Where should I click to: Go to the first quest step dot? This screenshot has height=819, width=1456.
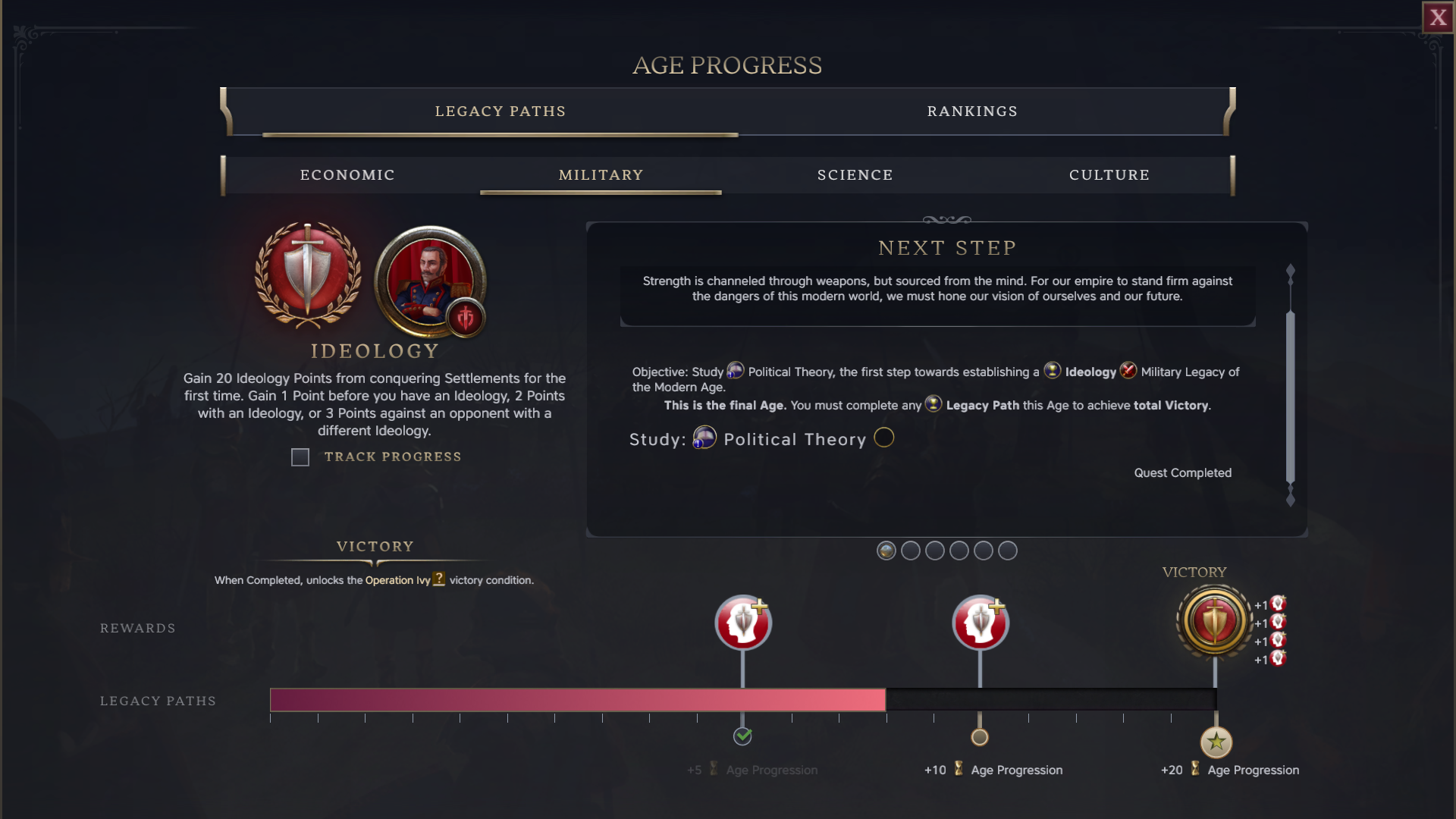(886, 551)
